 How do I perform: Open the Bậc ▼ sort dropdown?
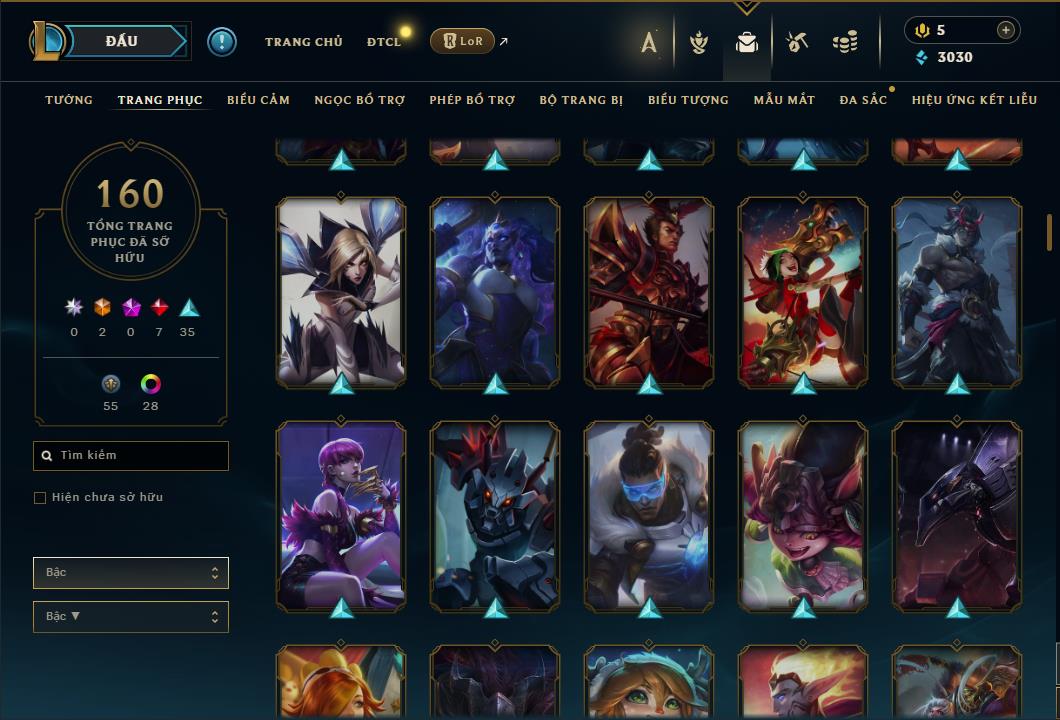tap(131, 617)
